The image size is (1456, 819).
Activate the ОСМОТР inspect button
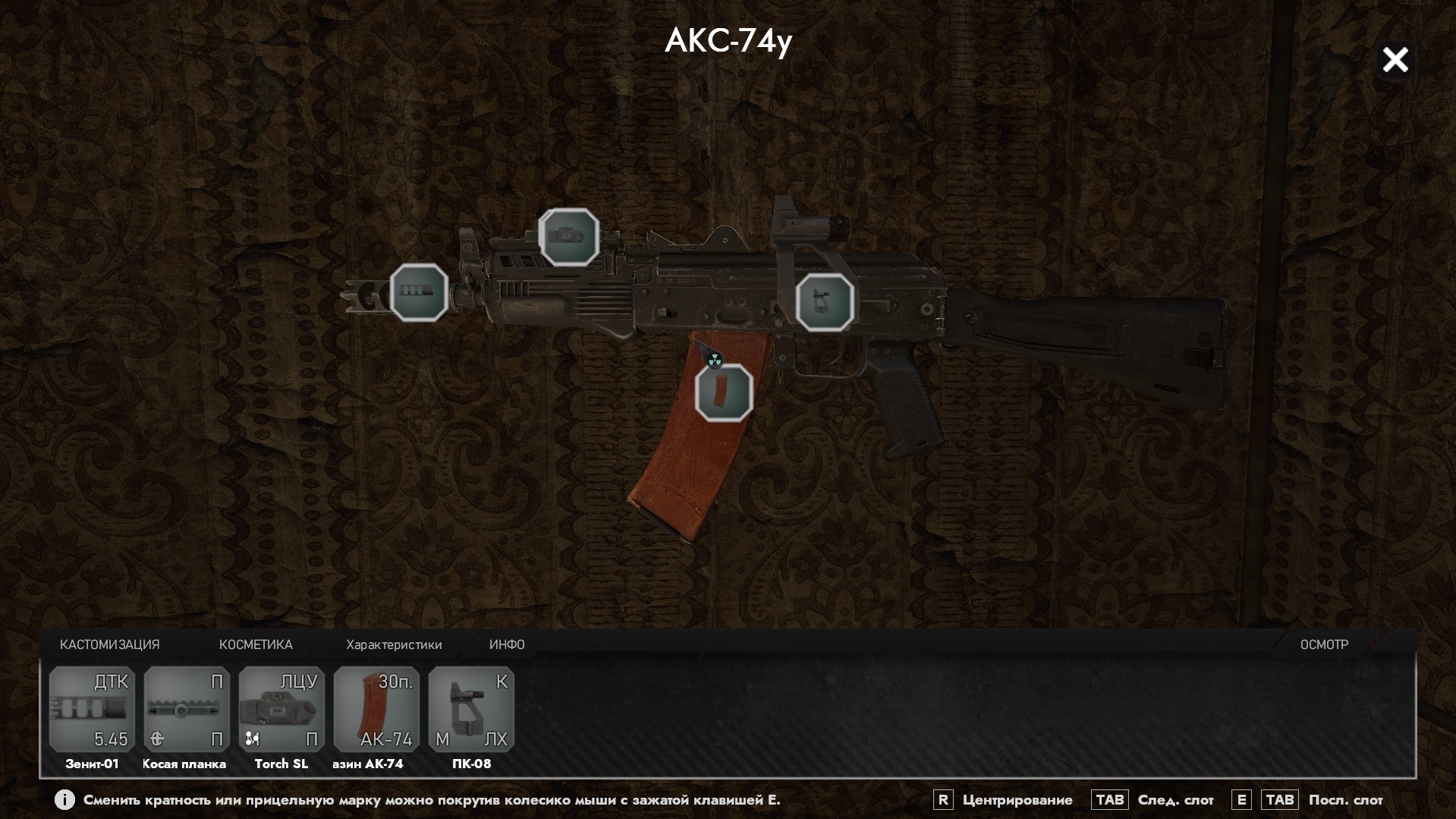[x=1324, y=644]
